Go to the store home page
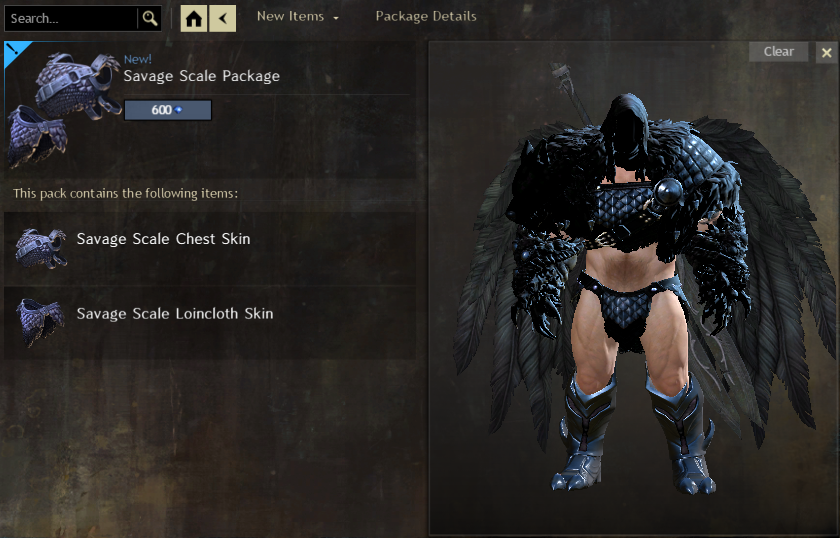 [x=195, y=18]
